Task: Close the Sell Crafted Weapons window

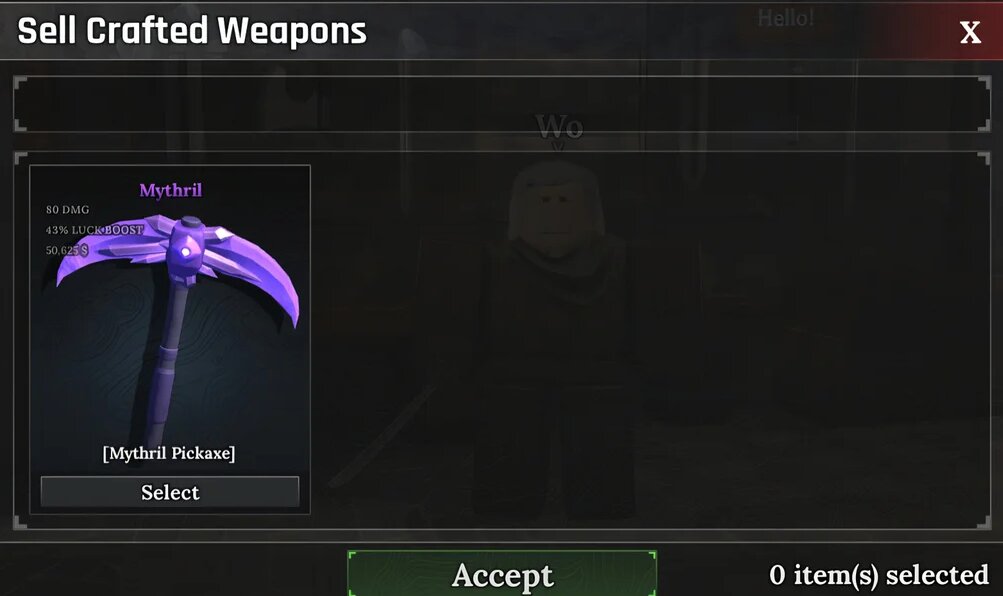Action: click(x=970, y=32)
